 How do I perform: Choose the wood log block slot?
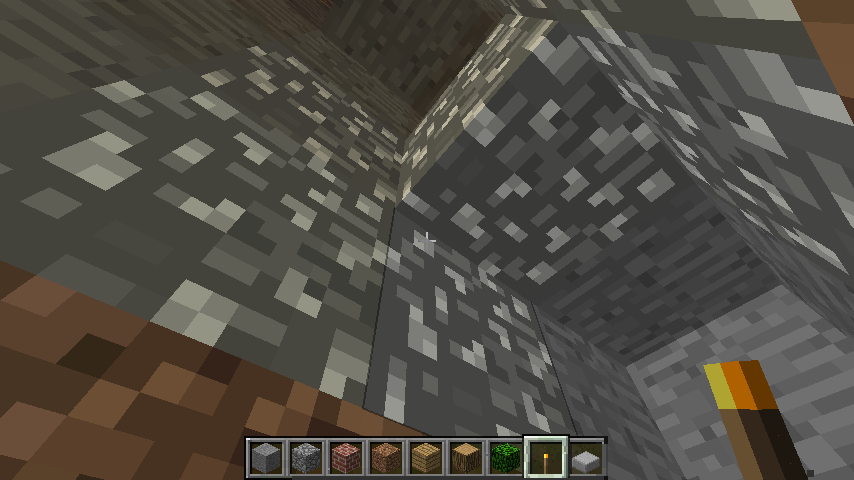(x=465, y=458)
